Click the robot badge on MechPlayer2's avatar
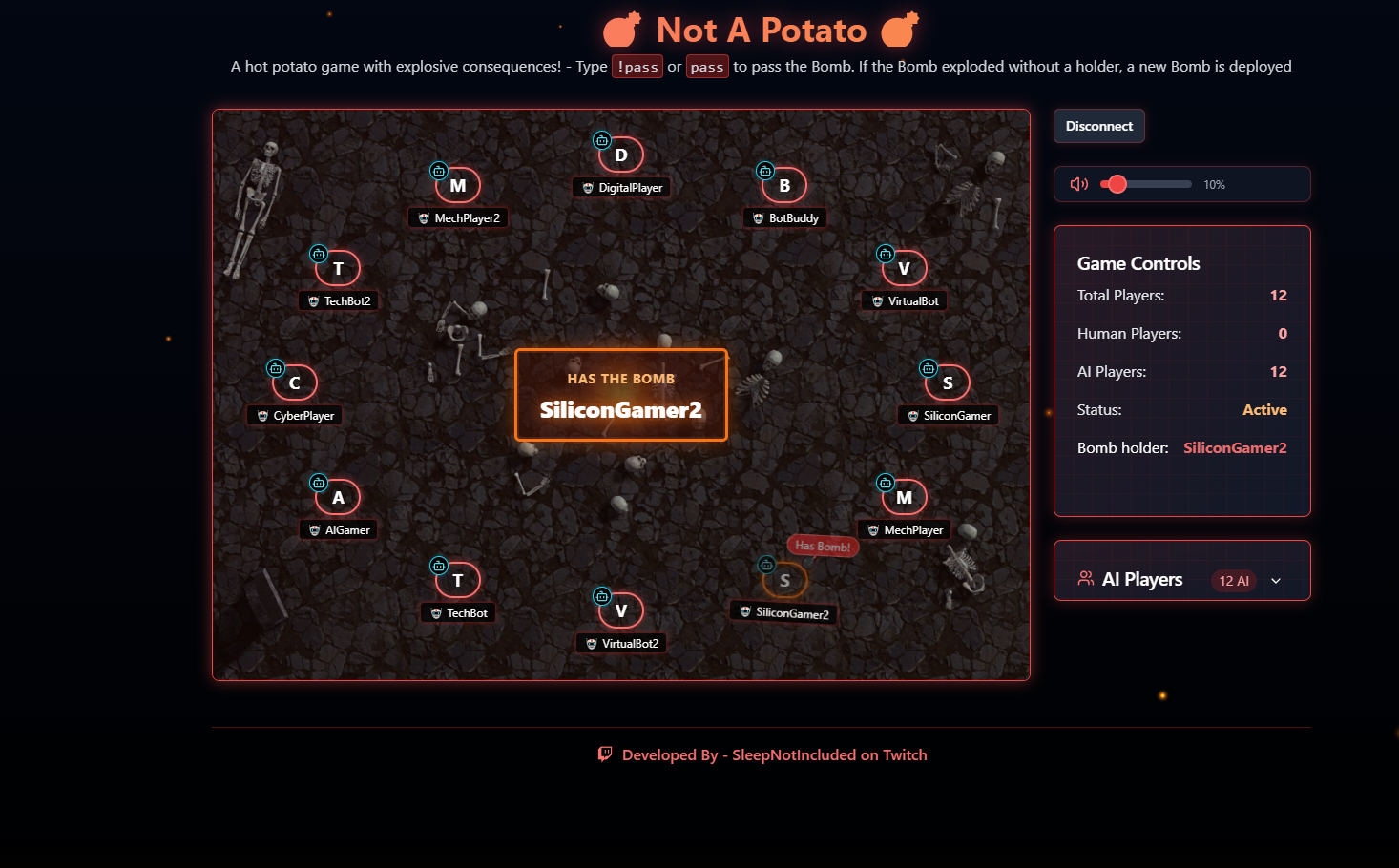 click(439, 171)
